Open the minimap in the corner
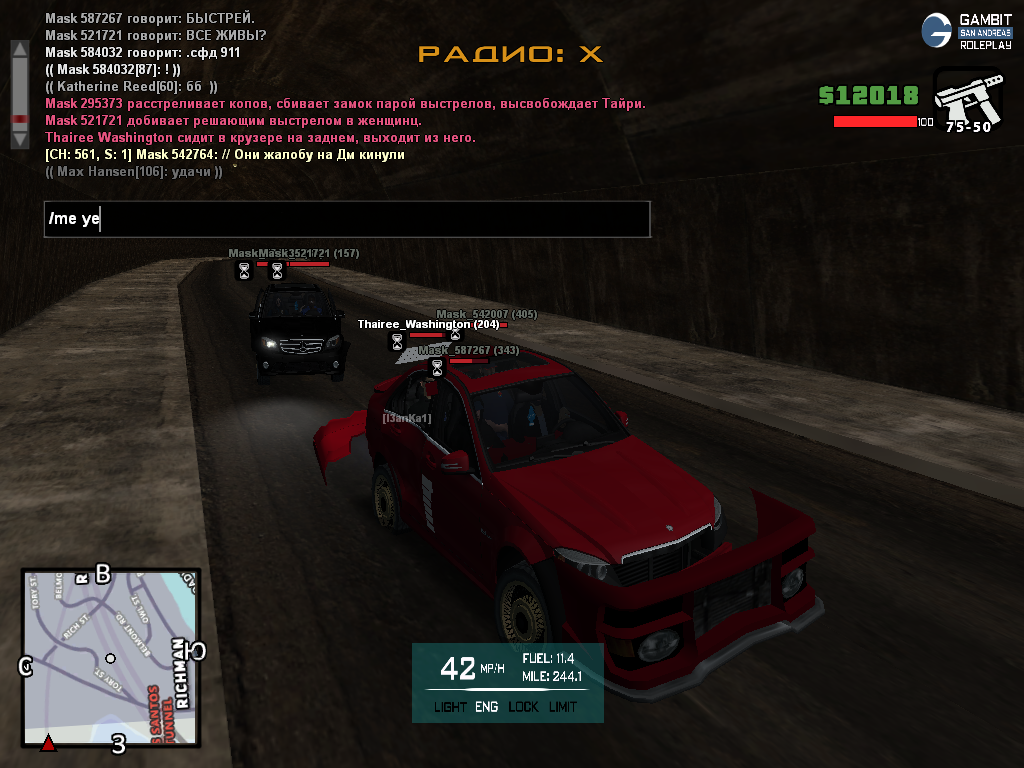The image size is (1024, 768). point(110,658)
